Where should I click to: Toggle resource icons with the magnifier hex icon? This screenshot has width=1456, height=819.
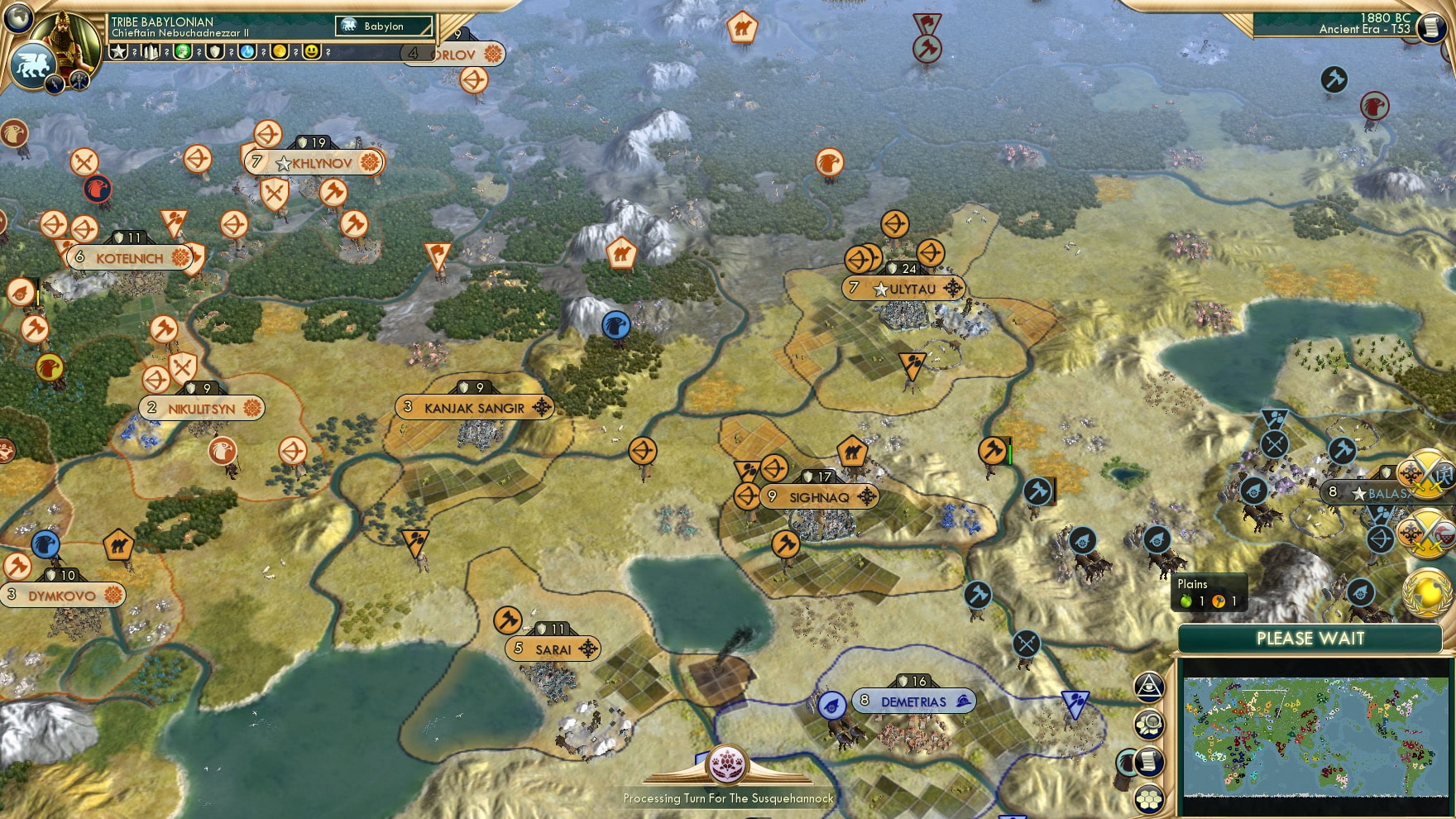tap(1148, 724)
